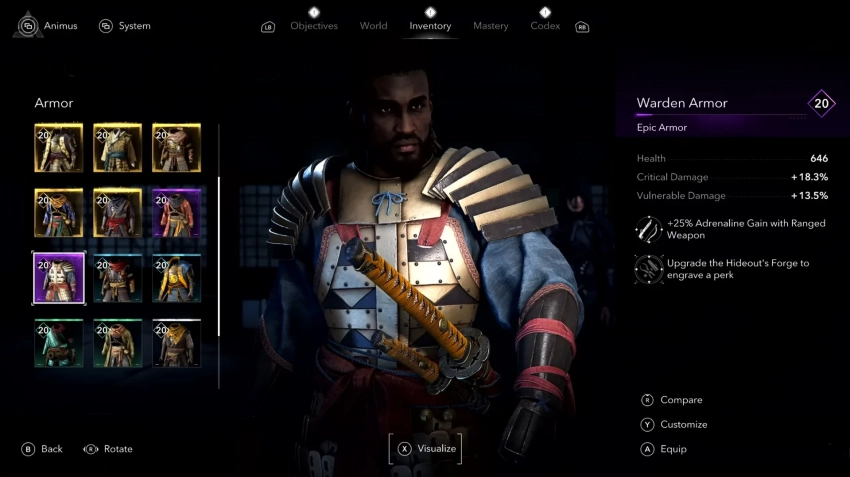Visualize the selected armor
Viewport: 850px width, 477px height.
pos(426,449)
